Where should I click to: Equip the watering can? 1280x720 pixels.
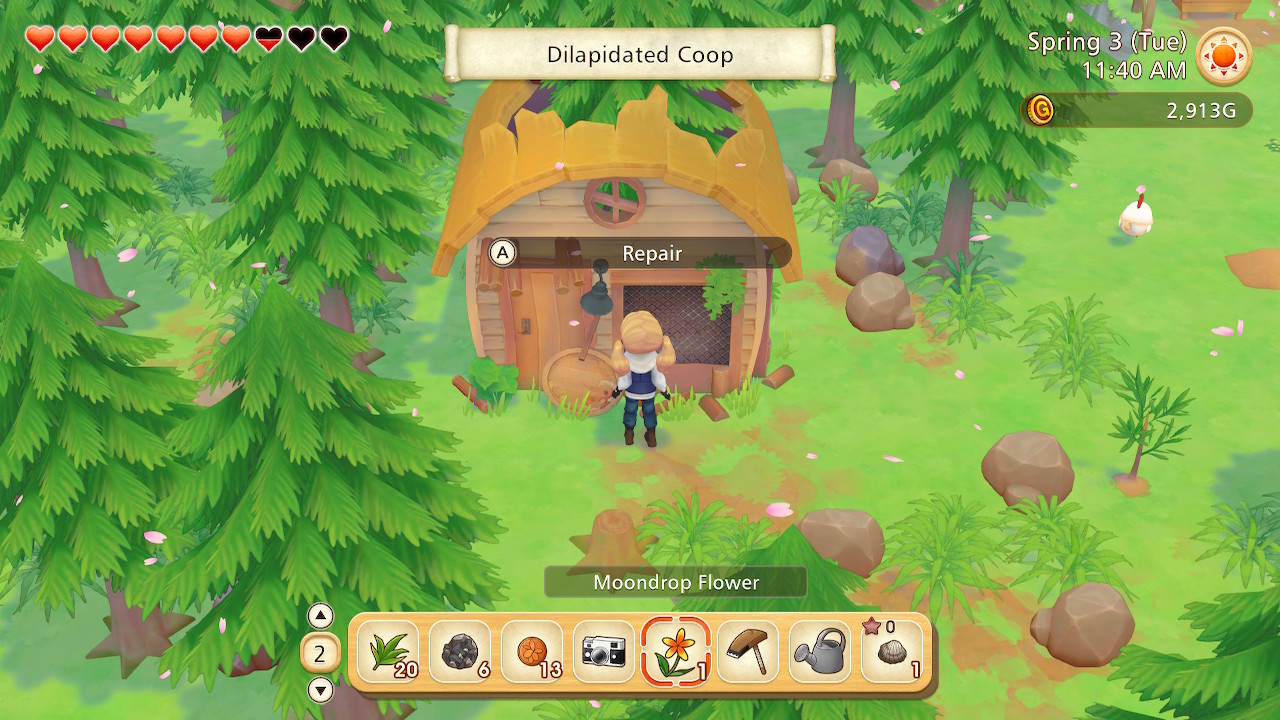tap(819, 652)
